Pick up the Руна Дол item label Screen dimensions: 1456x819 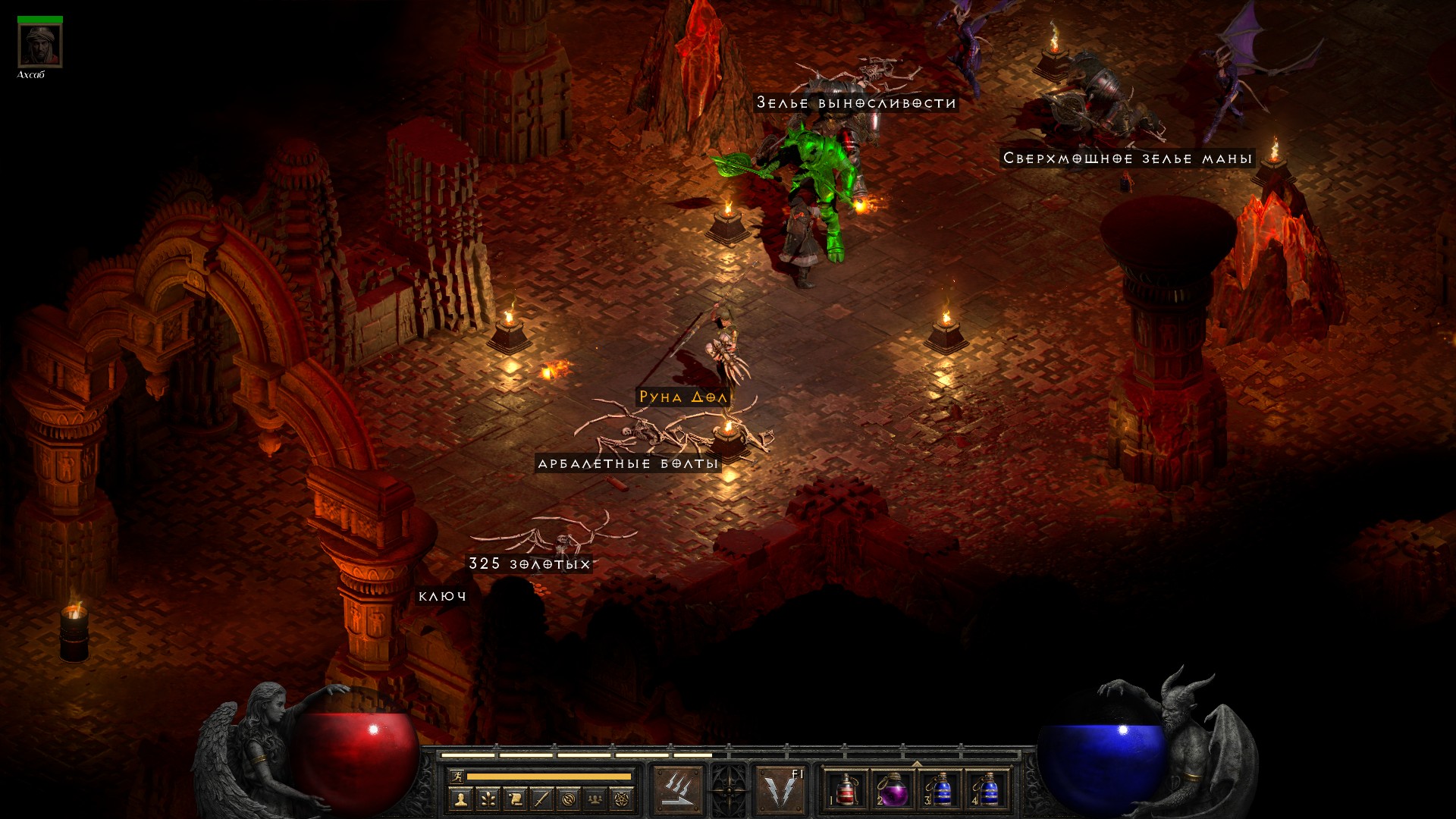pos(682,397)
